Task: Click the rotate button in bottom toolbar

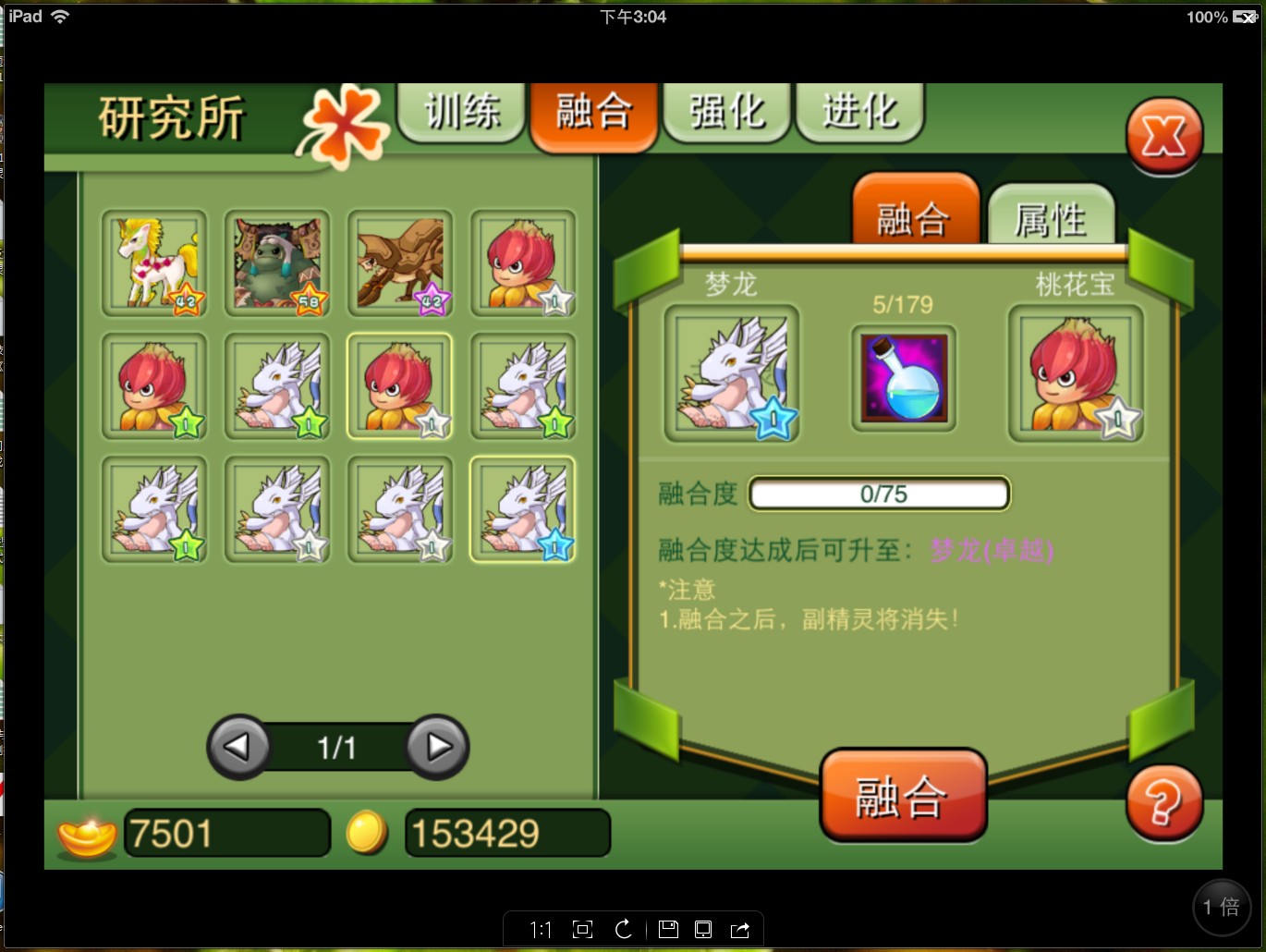Action: [624, 930]
